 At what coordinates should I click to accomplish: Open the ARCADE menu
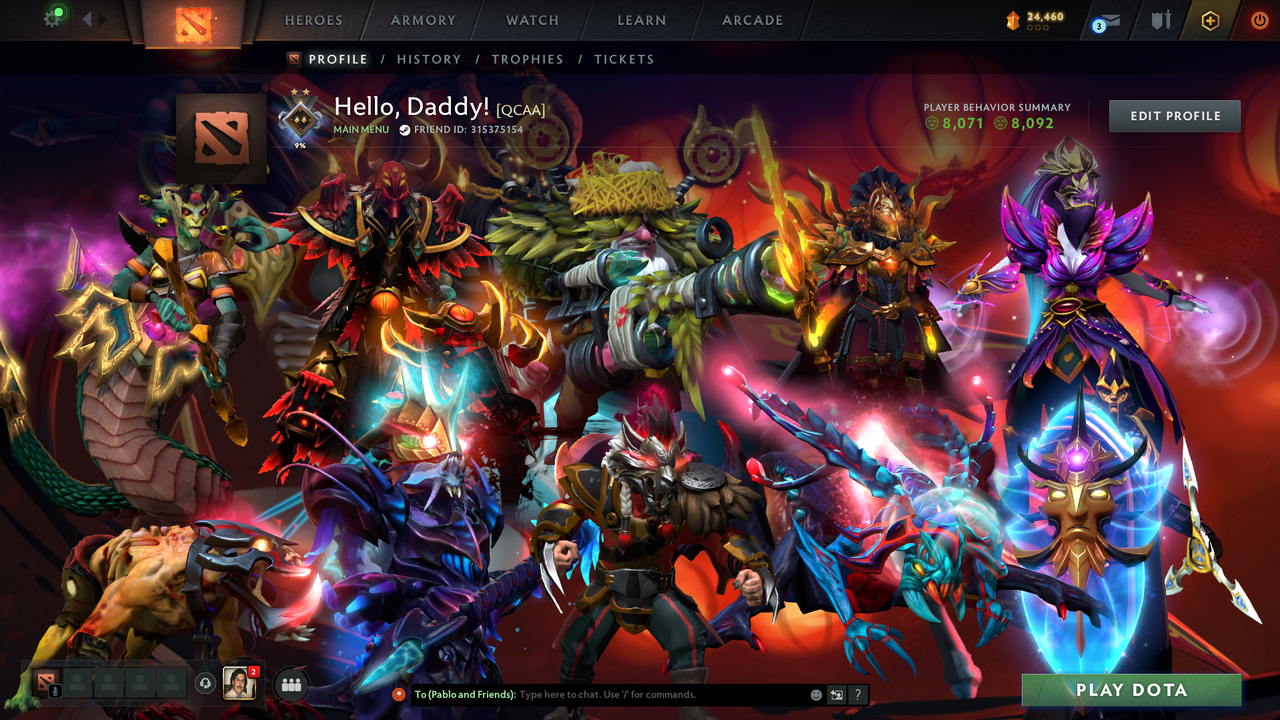[x=751, y=20]
